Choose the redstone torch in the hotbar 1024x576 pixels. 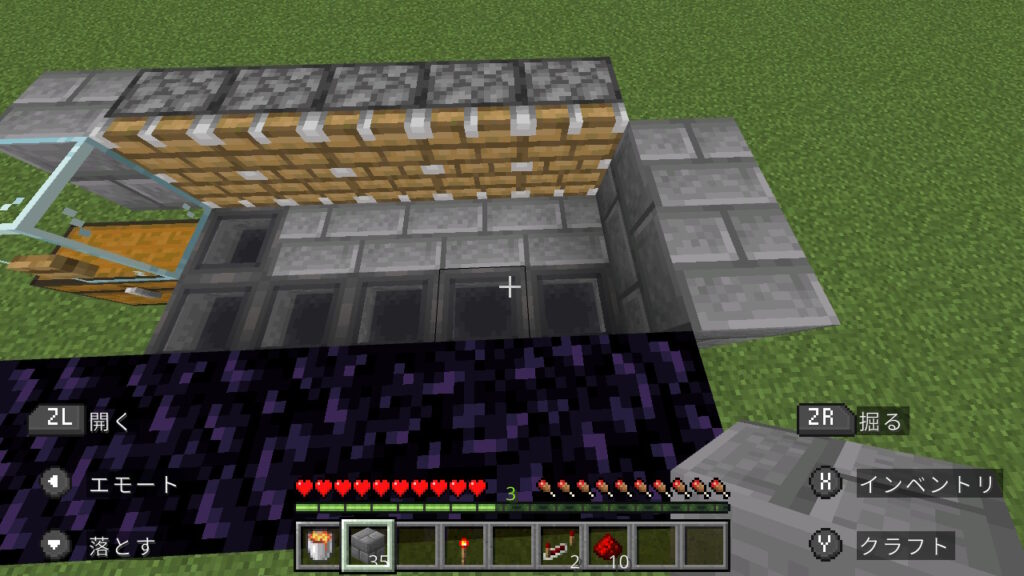(465, 546)
